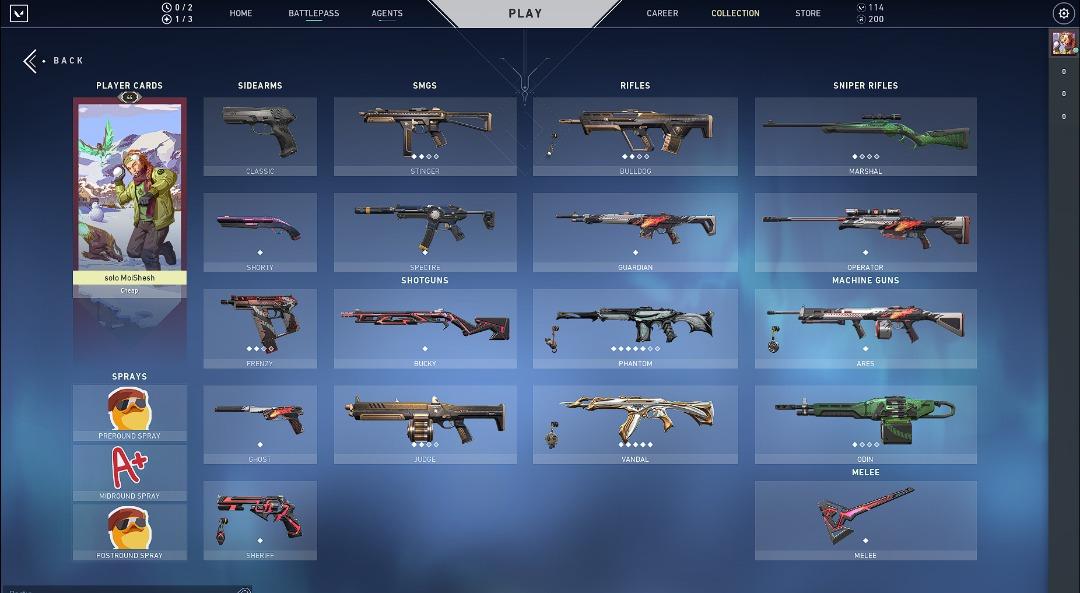
Task: Choose the Preround Spray slot
Action: point(129,412)
